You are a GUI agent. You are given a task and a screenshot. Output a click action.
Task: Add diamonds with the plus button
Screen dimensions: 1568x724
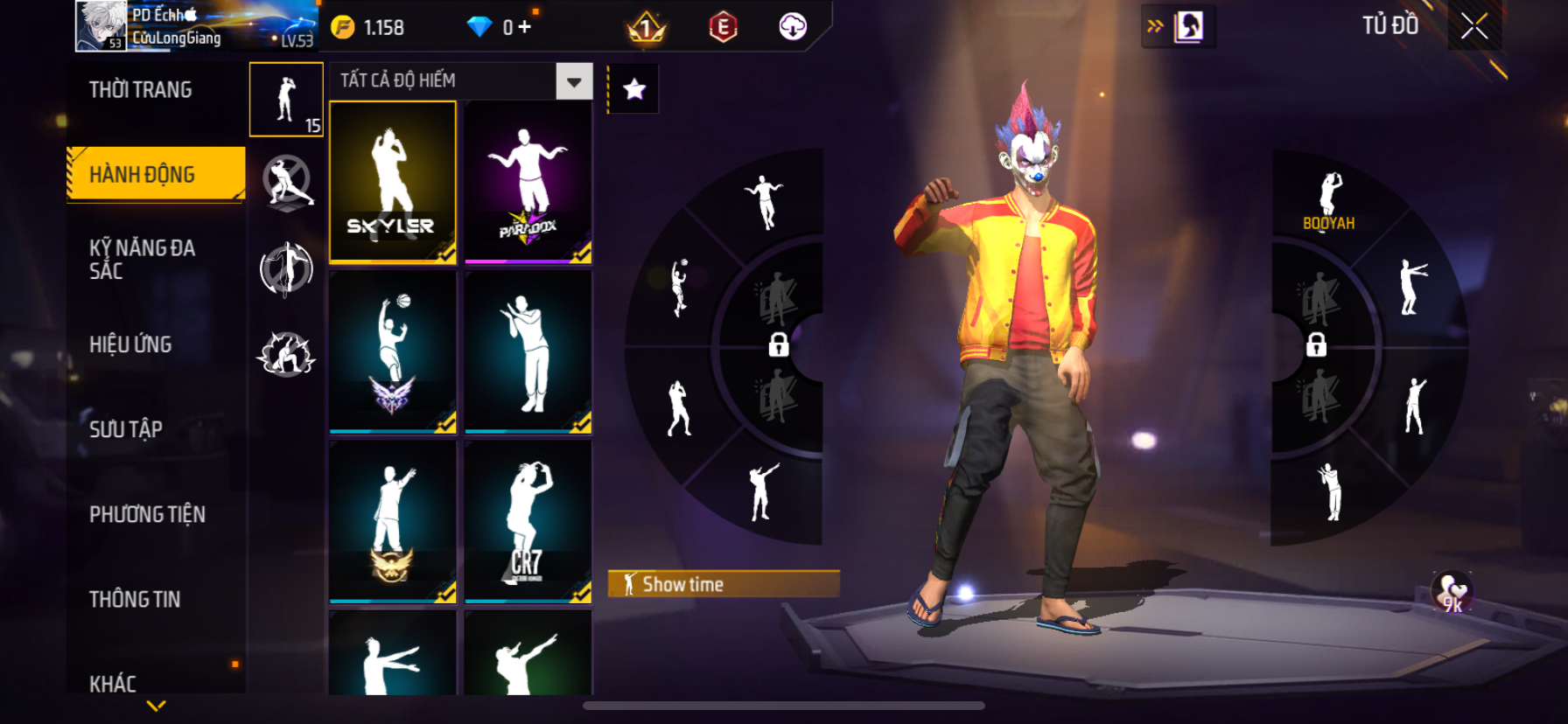tap(524, 27)
